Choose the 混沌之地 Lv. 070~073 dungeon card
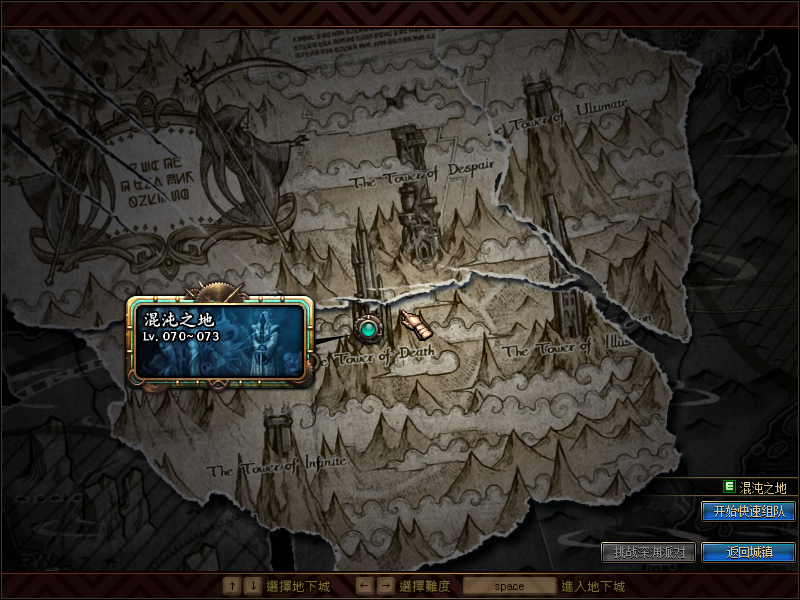 [219, 340]
